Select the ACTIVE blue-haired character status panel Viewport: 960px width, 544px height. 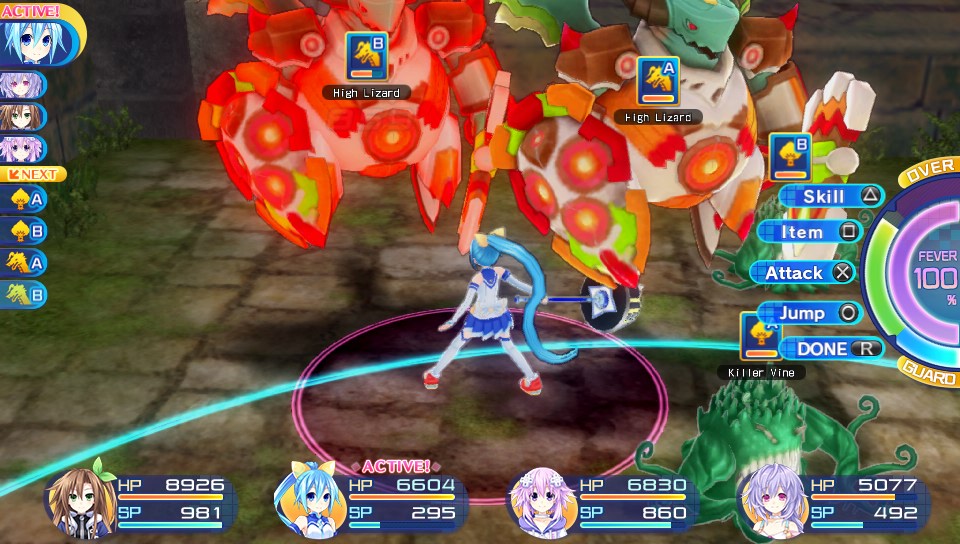(369, 499)
